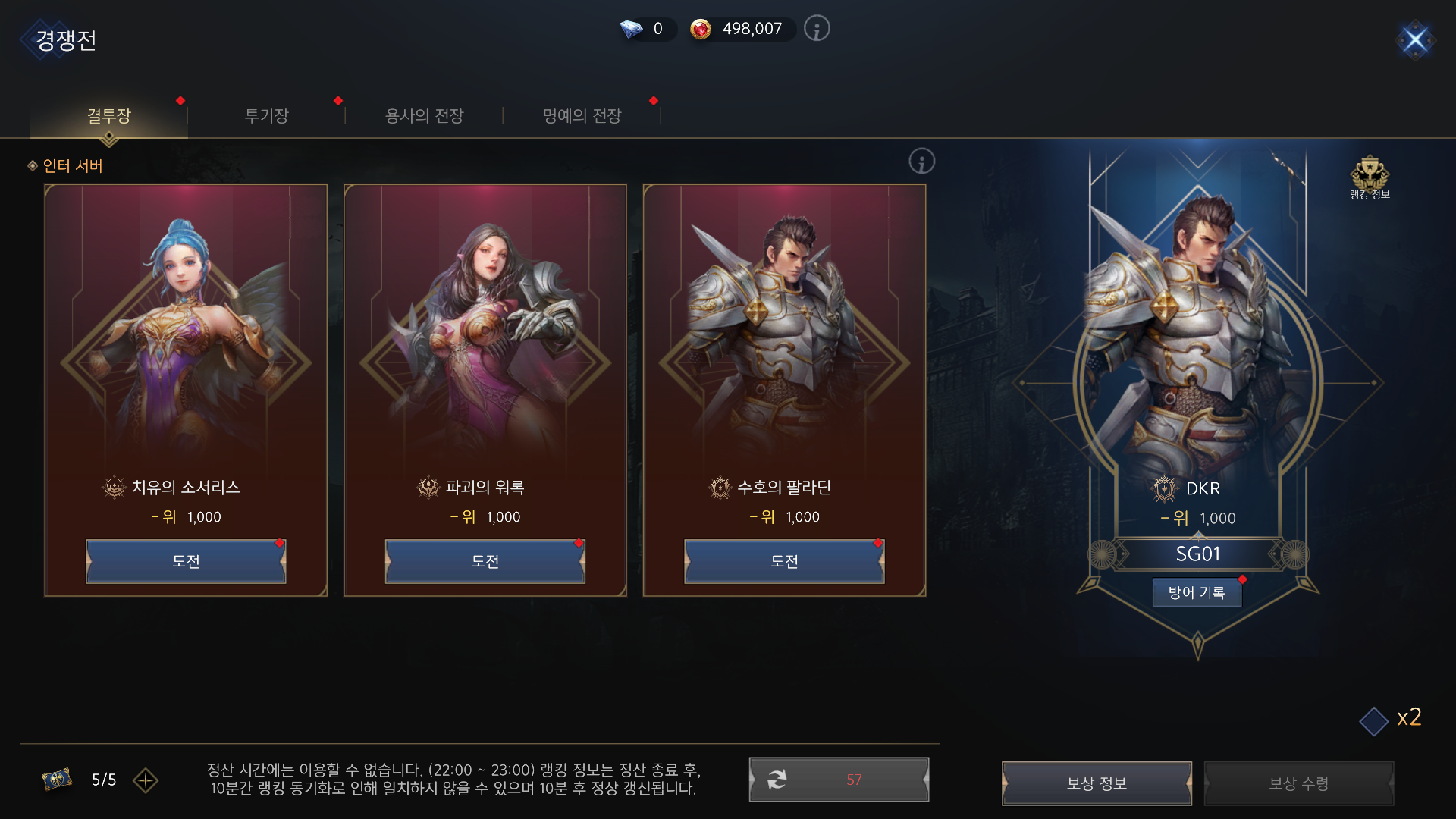This screenshot has width=1456, height=819.
Task: Open 보상 정보 reward information
Action: [1097, 783]
